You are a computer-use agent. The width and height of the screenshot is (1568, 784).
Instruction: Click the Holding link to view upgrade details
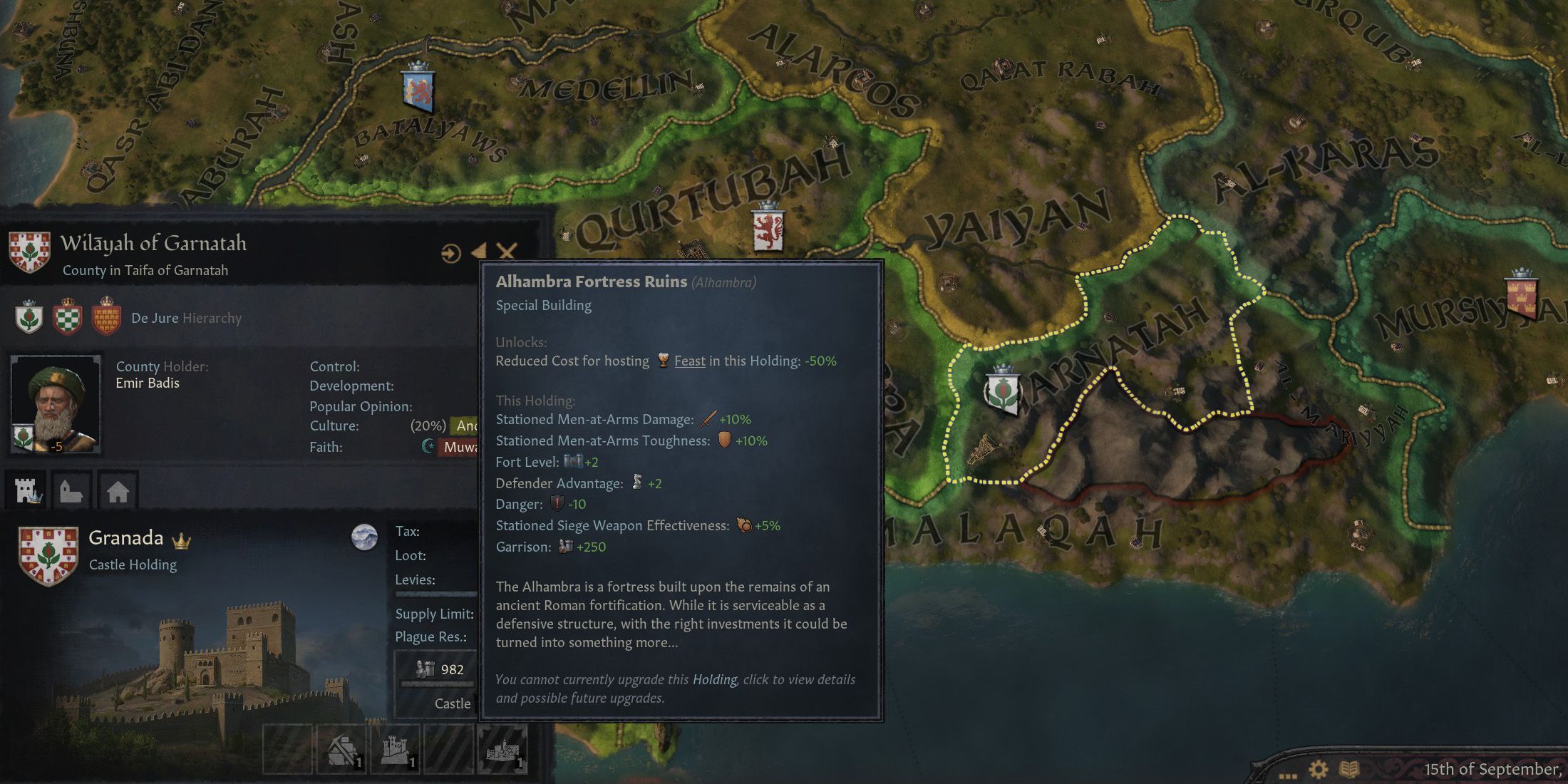click(714, 680)
